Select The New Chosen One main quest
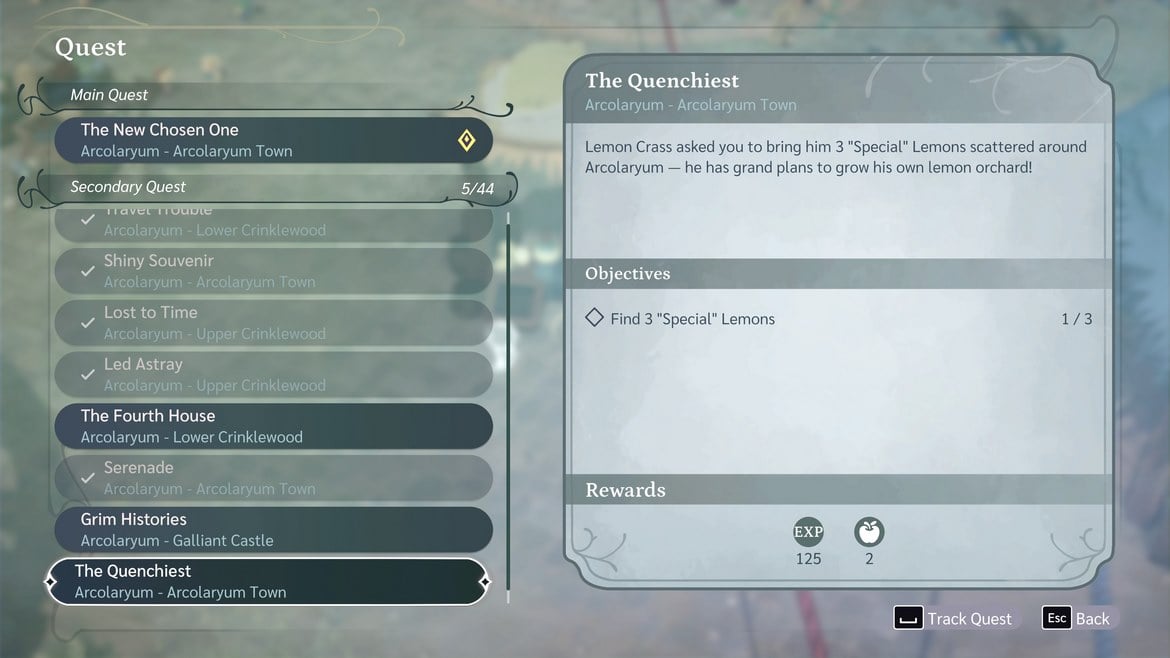Screen dimensions: 1170x658 (x=272, y=140)
